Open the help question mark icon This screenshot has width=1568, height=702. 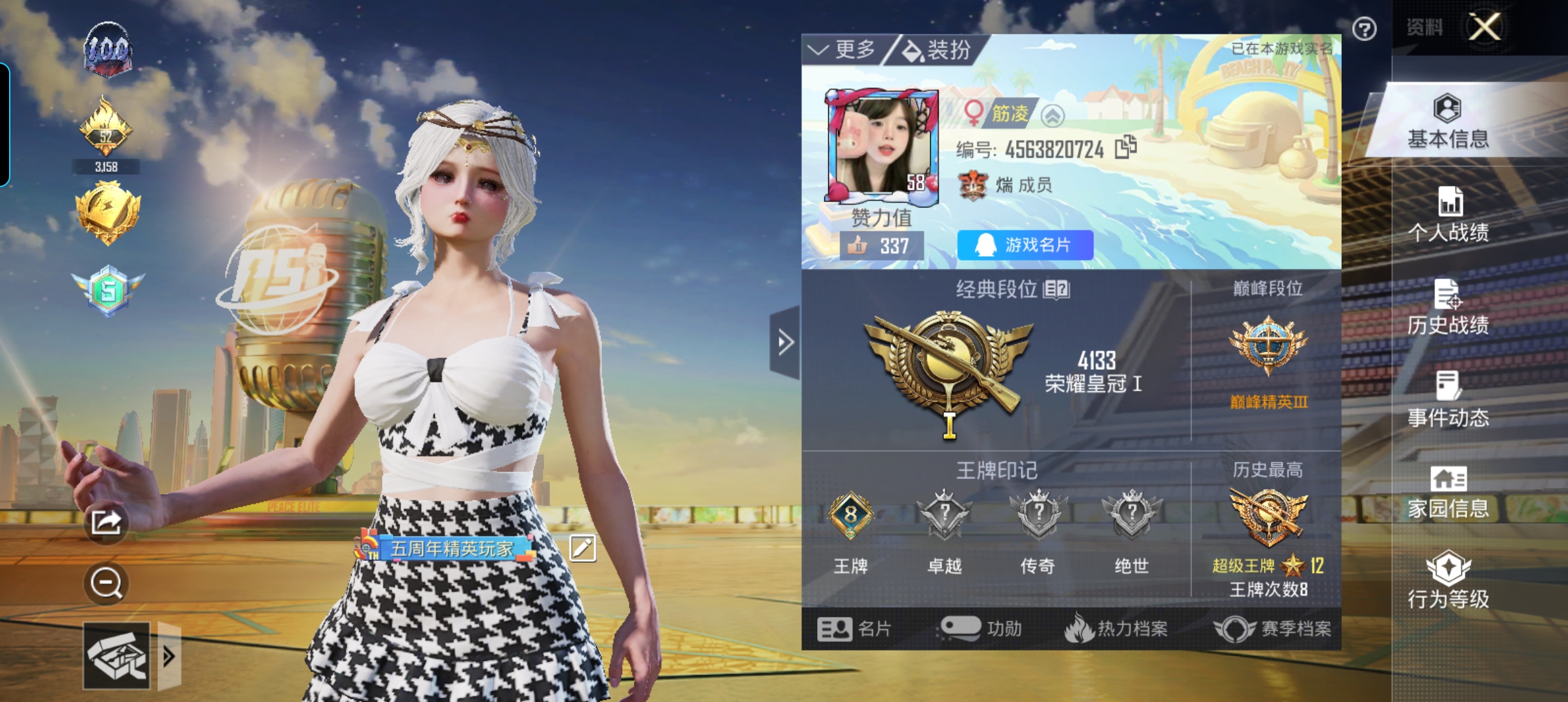1364,29
